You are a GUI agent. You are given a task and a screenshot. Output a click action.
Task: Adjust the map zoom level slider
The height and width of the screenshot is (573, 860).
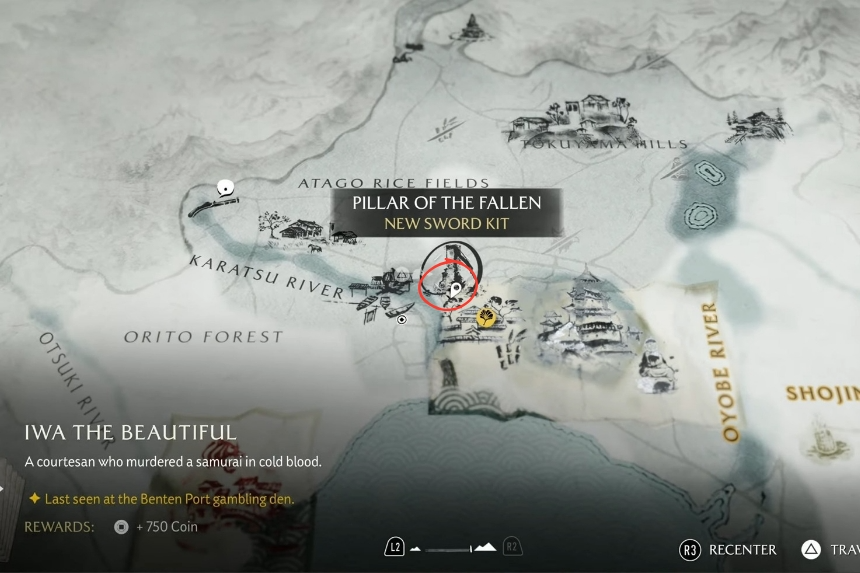click(454, 548)
